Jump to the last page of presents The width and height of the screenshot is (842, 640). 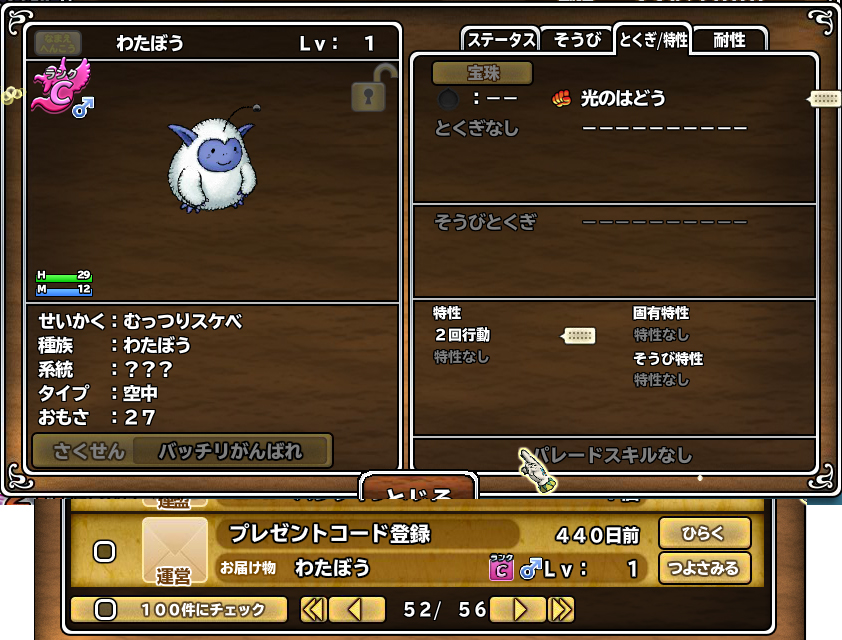point(562,609)
